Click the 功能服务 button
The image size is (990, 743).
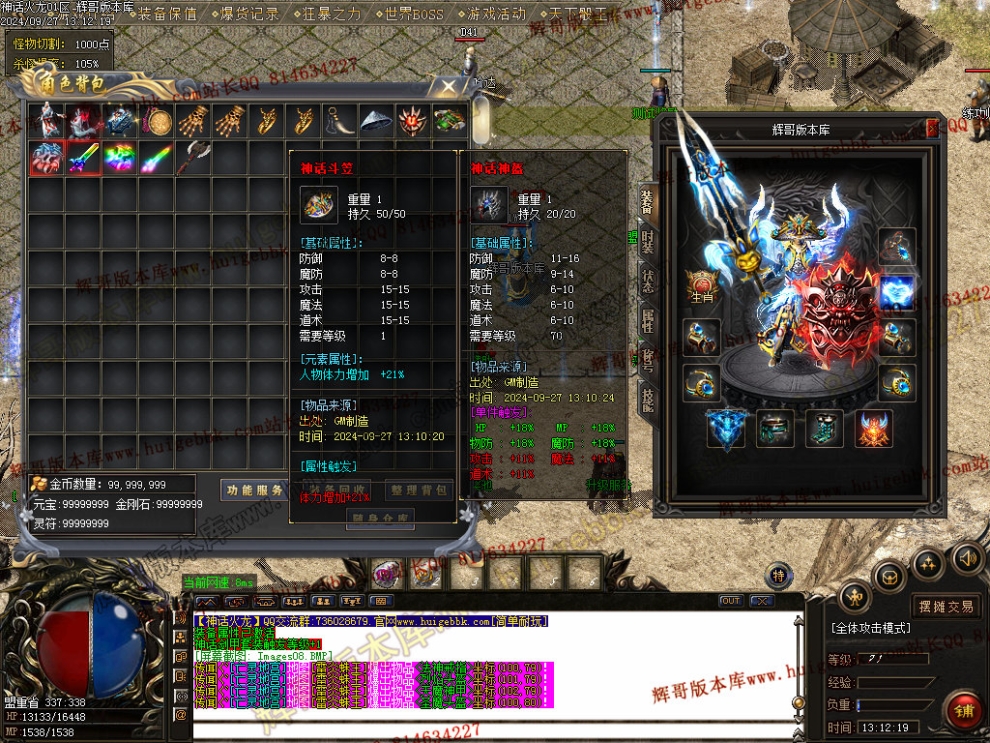click(255, 490)
